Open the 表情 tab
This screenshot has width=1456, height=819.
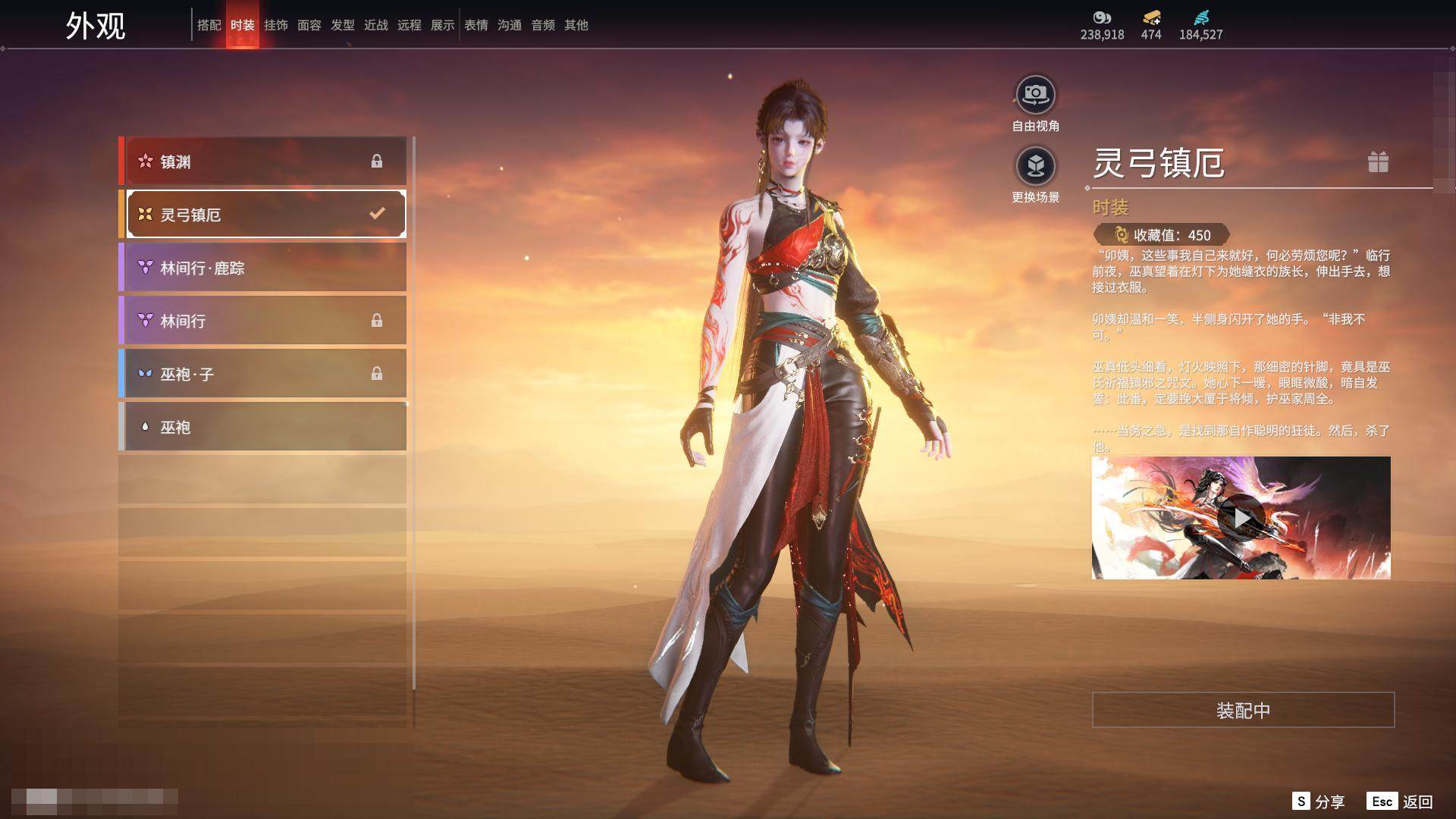(475, 25)
